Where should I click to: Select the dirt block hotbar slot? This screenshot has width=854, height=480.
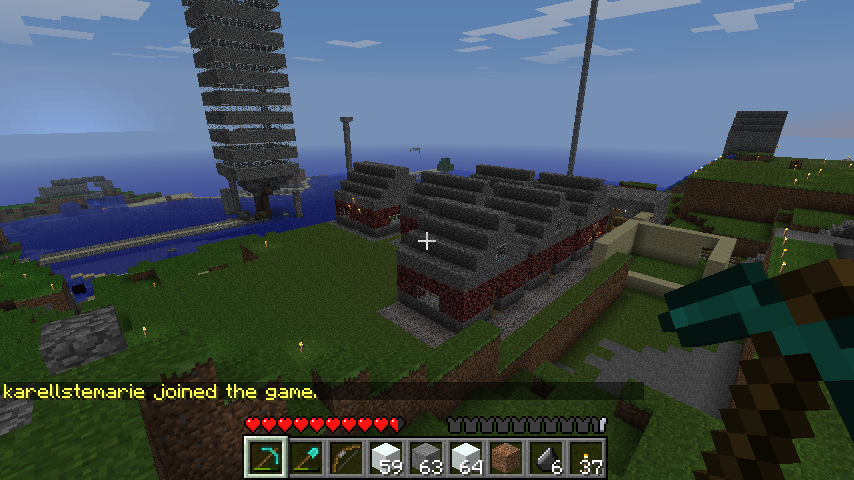[x=506, y=458]
